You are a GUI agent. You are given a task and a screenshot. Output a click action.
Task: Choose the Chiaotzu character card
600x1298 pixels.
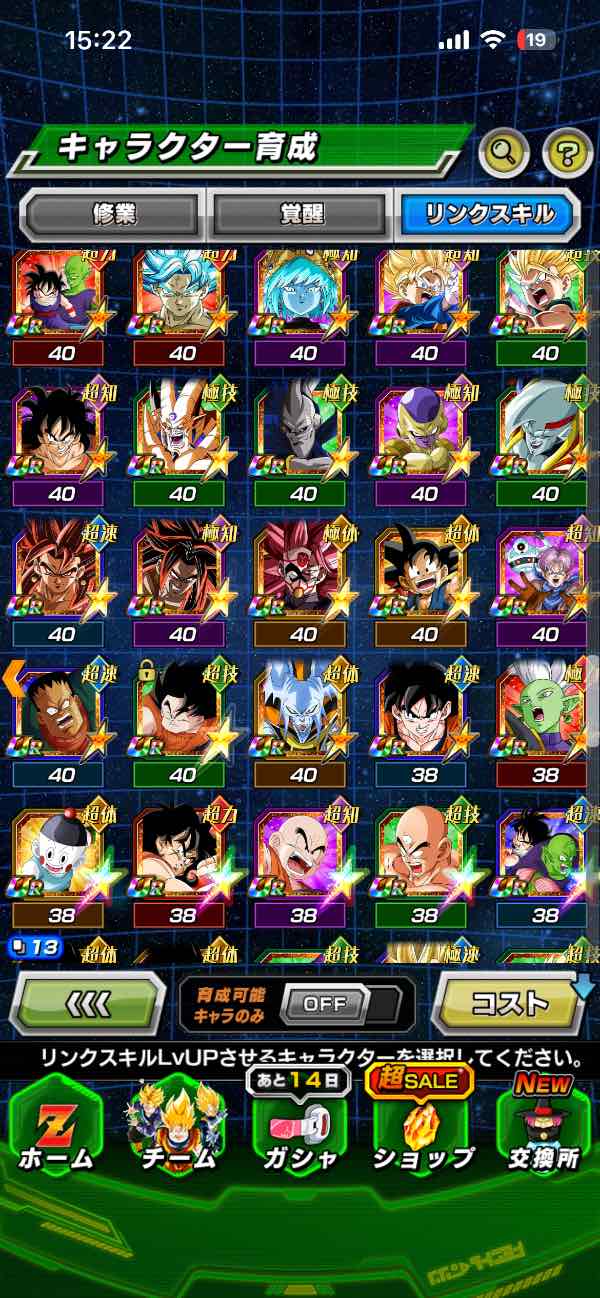(x=60, y=850)
